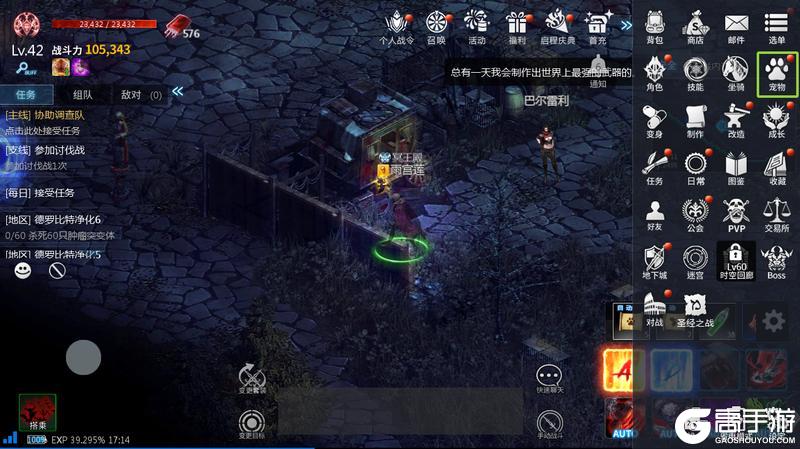Open the 福利 gift box rewards
Screen dimensions: 800x449
pyautogui.click(x=517, y=25)
